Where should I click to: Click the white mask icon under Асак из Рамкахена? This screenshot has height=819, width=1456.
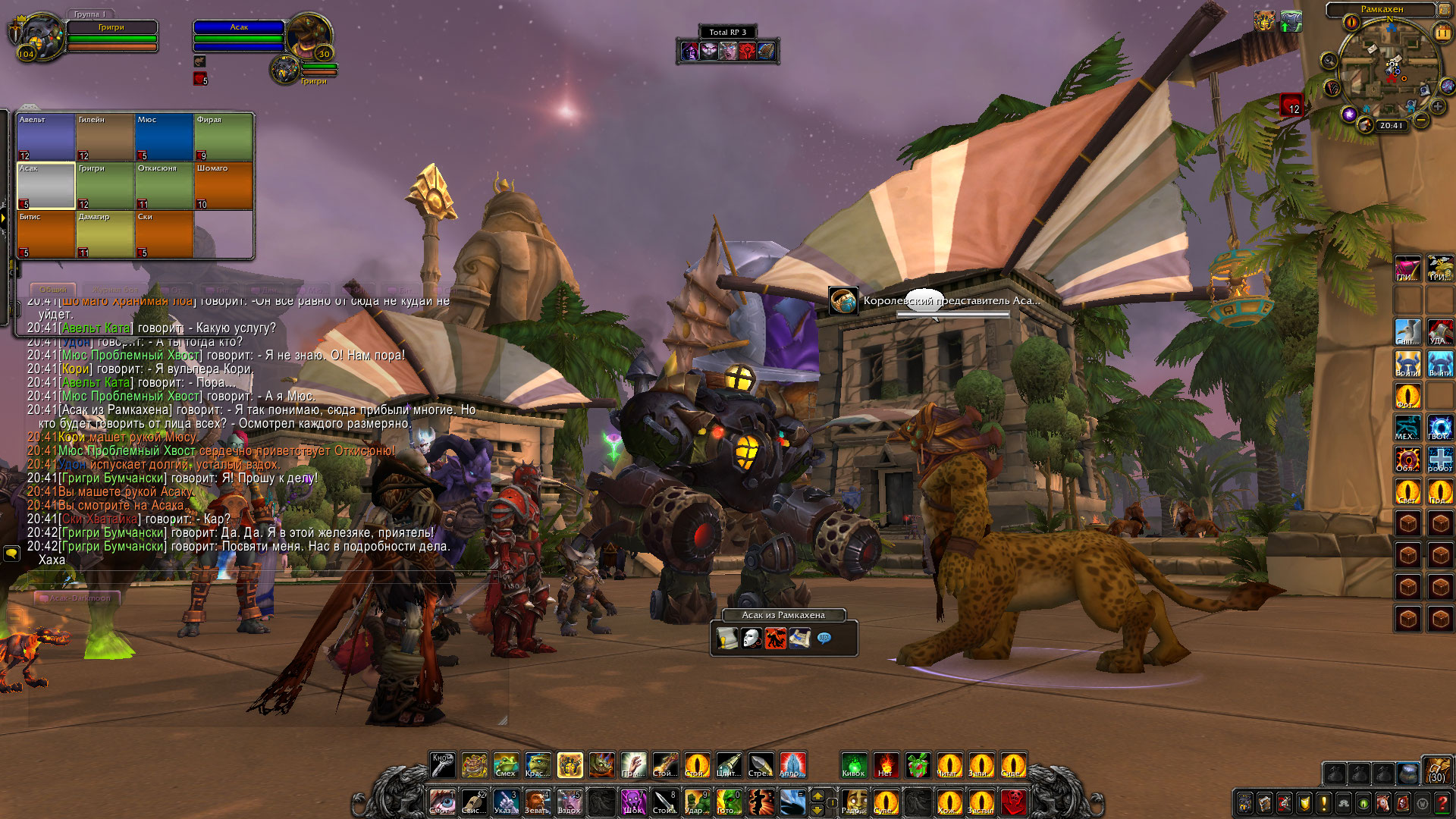(x=751, y=639)
